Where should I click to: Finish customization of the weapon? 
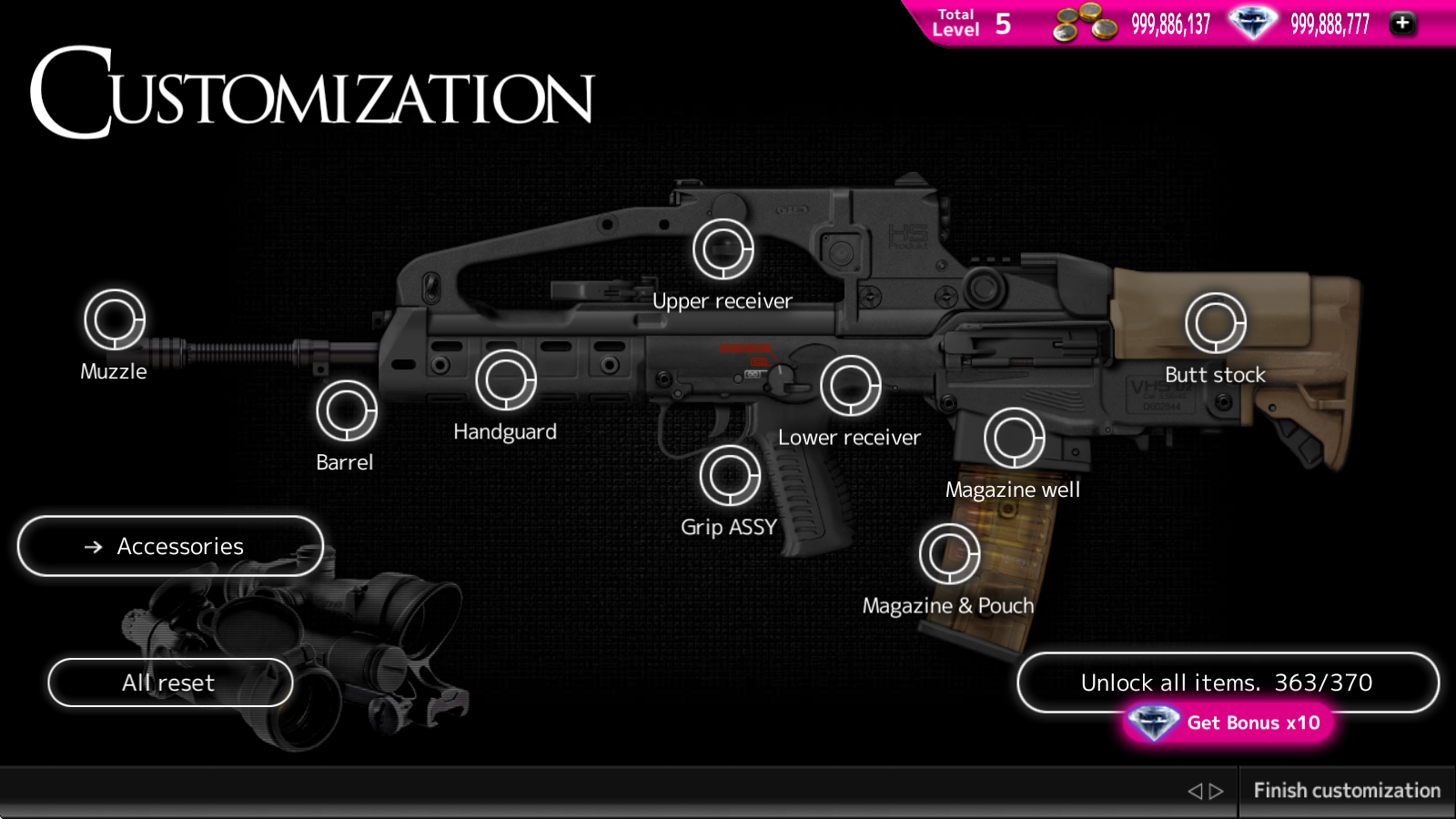pyautogui.click(x=1347, y=791)
